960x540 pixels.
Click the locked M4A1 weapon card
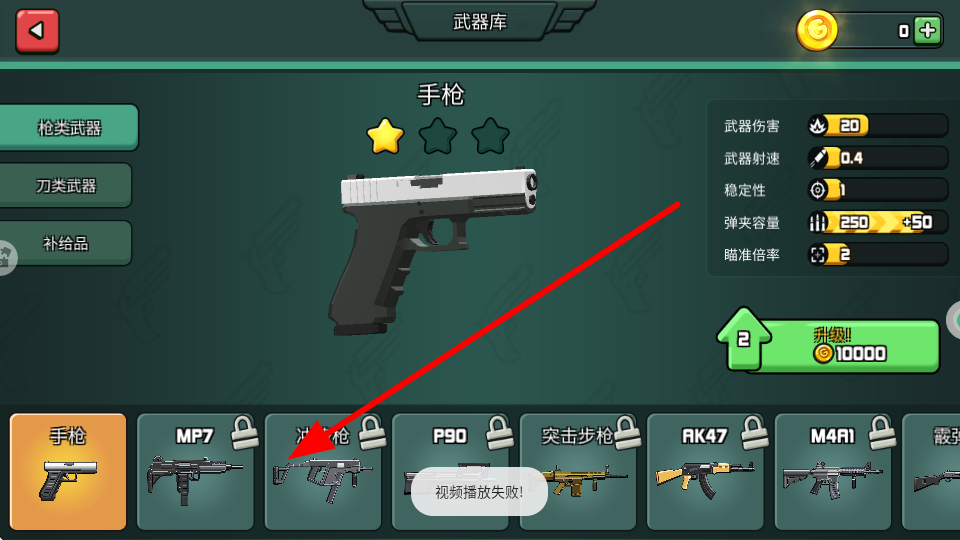click(x=834, y=471)
